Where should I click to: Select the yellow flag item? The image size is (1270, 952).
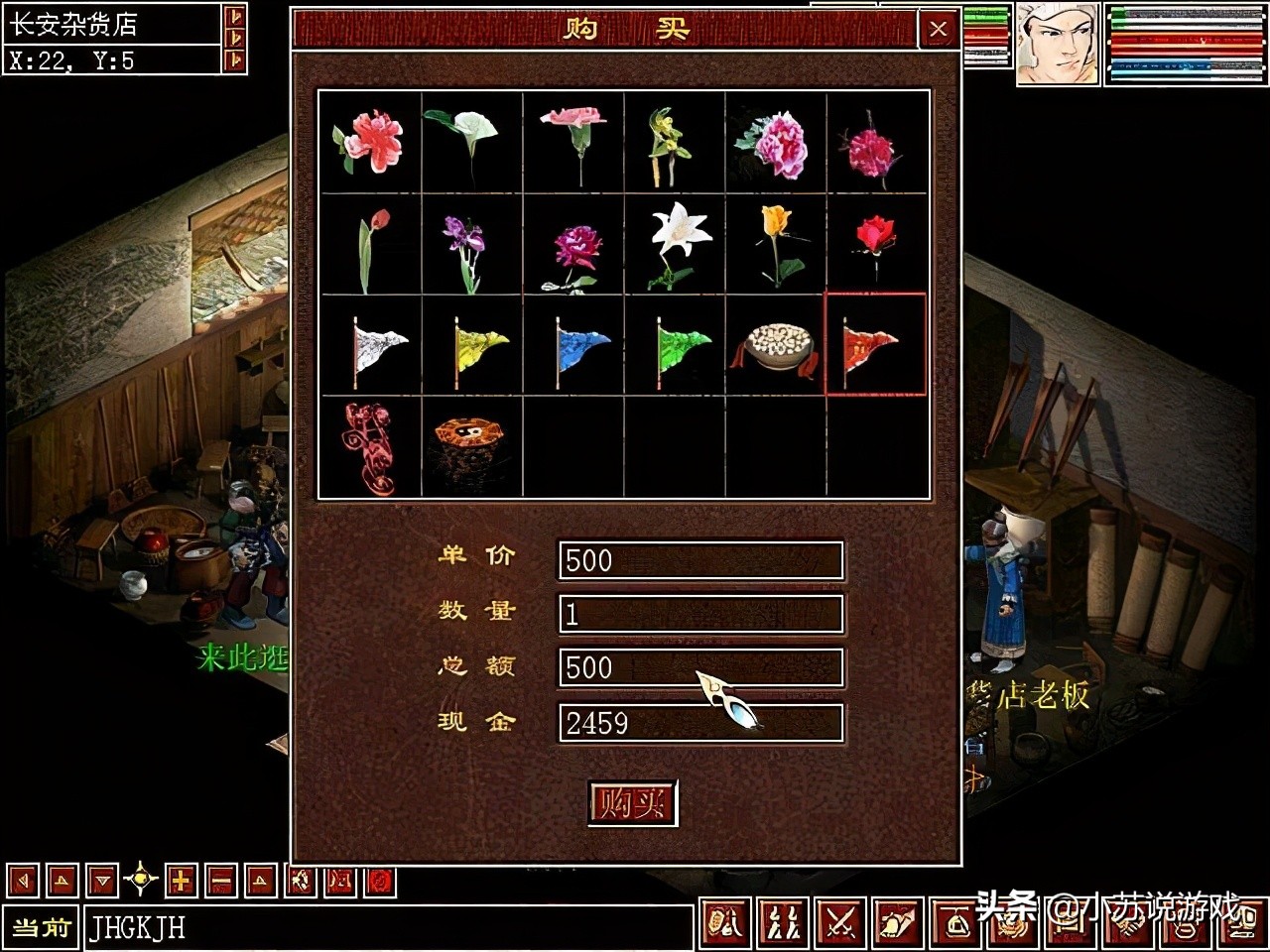pyautogui.click(x=473, y=346)
